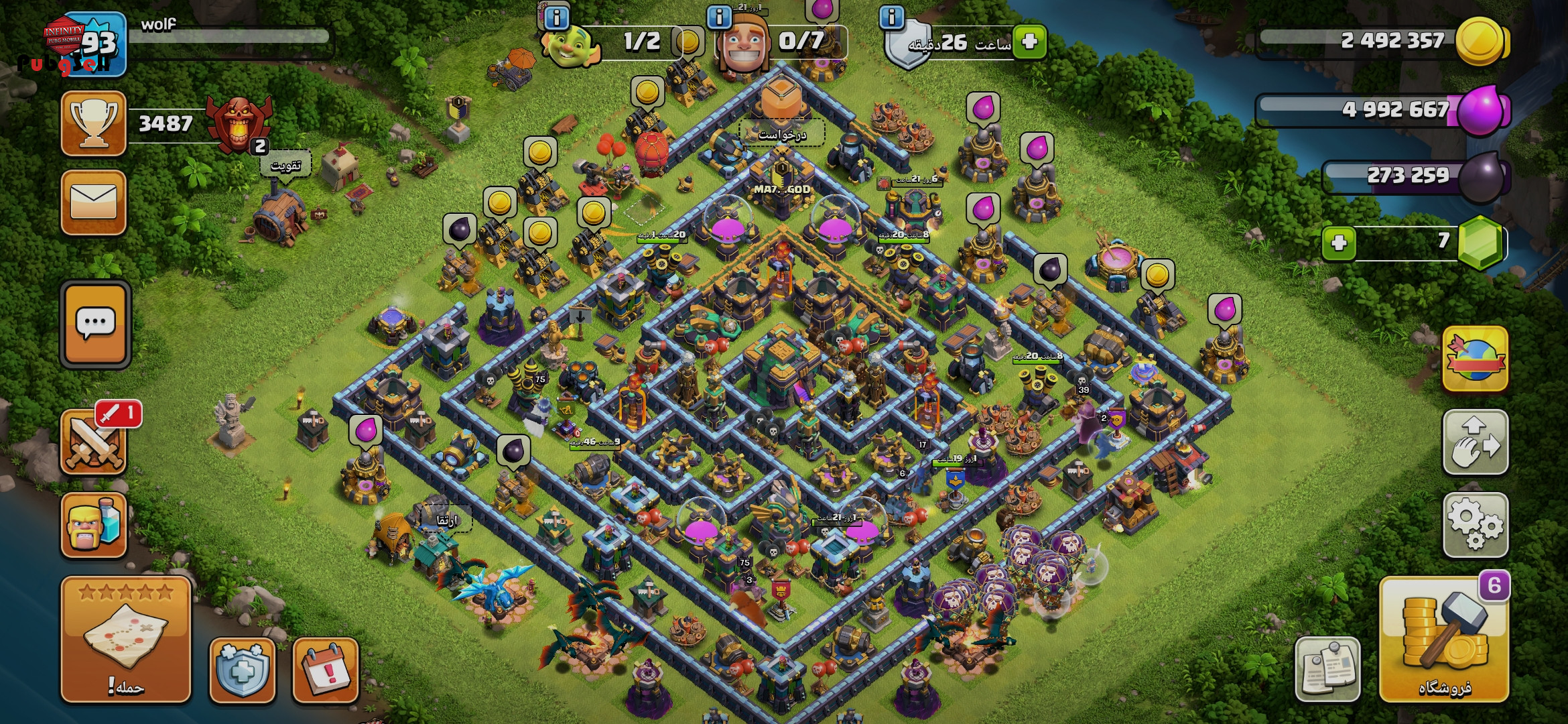
Task: Open the Shop with hammer and coins
Action: (1444, 640)
